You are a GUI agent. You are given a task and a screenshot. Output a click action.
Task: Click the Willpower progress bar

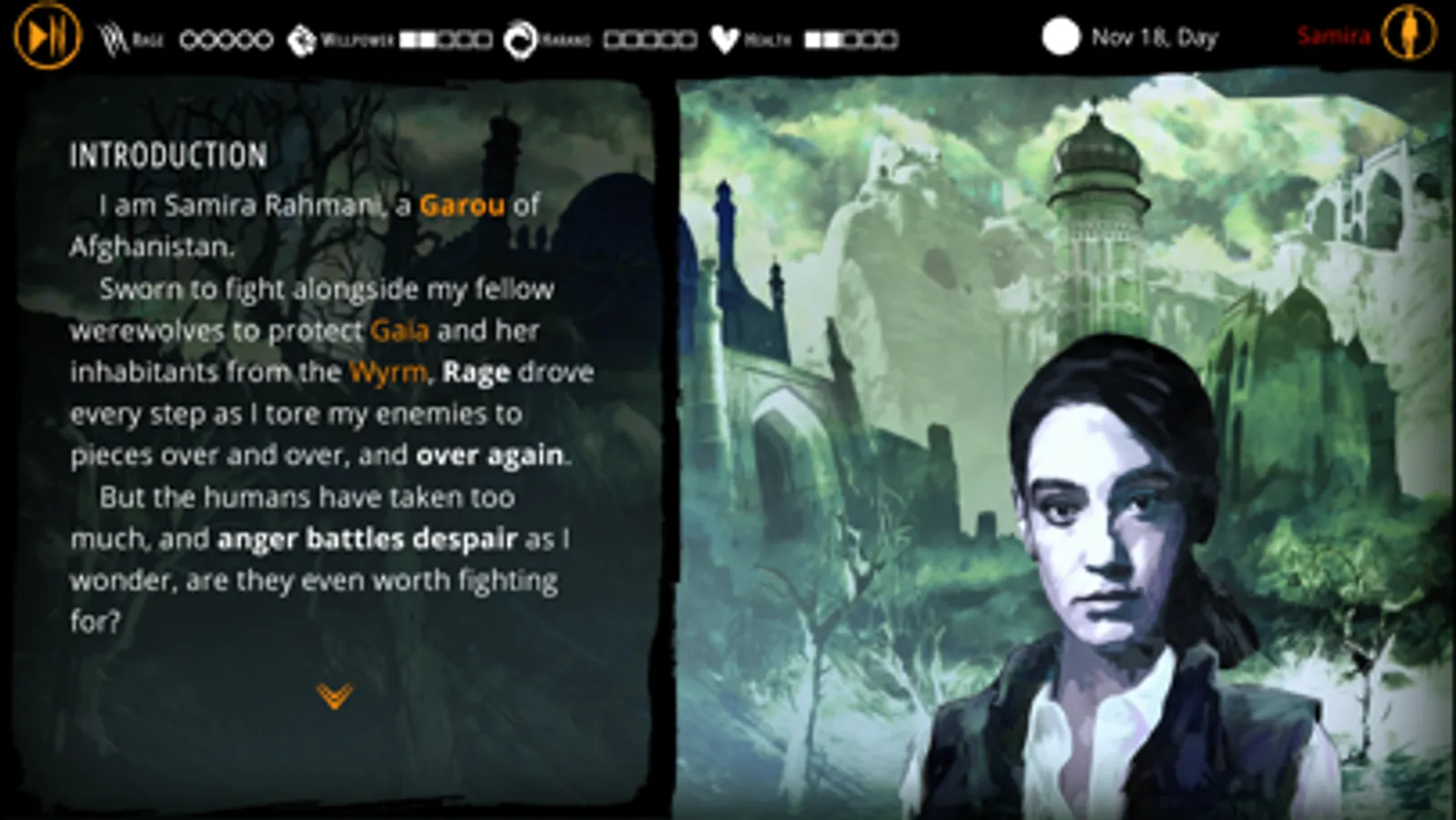[x=442, y=38]
